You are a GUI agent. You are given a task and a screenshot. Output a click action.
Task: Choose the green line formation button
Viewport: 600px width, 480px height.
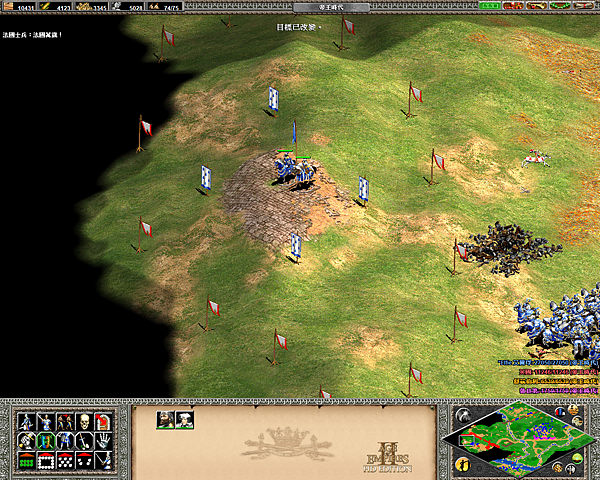click(25, 461)
